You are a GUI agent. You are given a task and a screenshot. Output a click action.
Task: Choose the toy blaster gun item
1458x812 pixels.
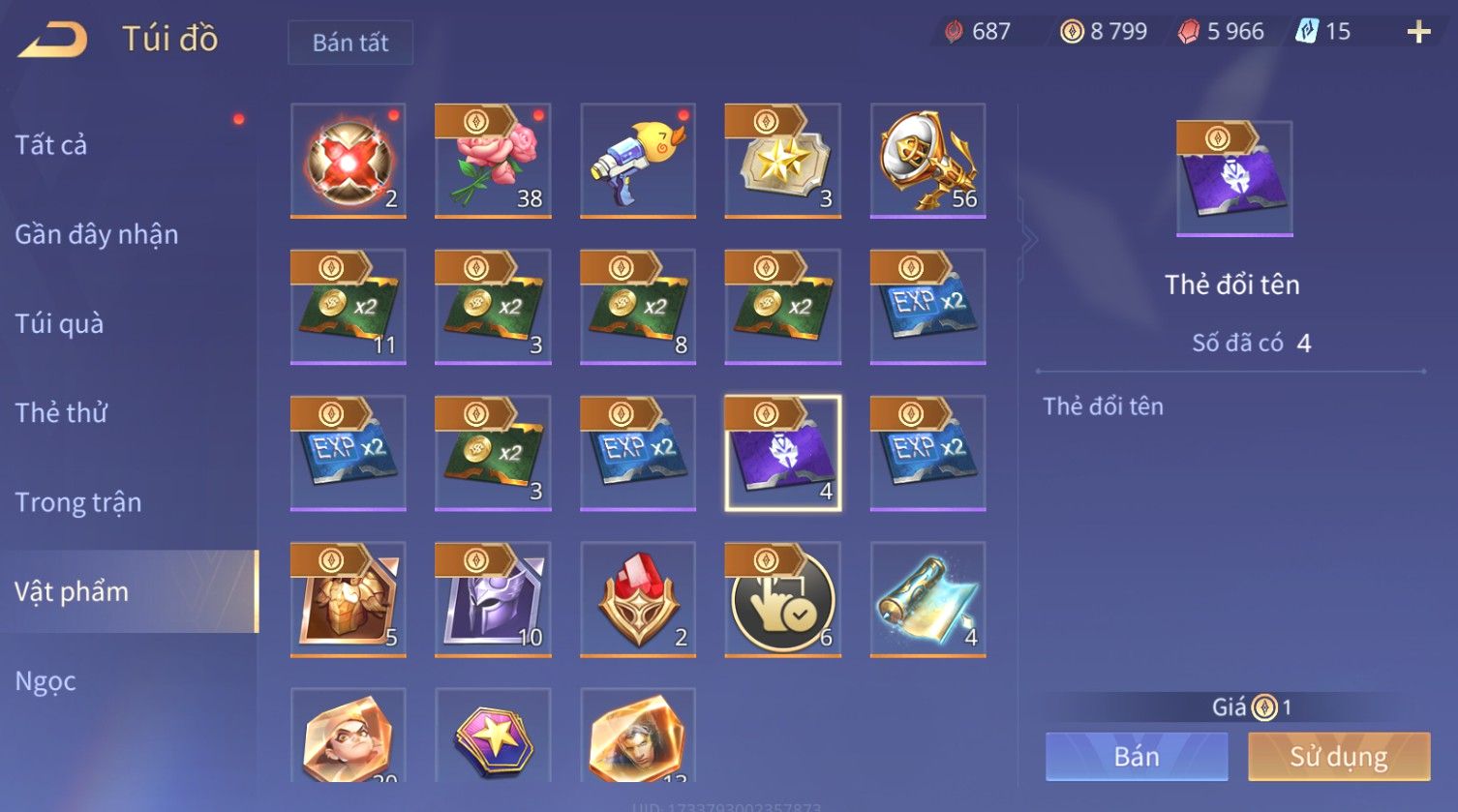[x=638, y=161]
